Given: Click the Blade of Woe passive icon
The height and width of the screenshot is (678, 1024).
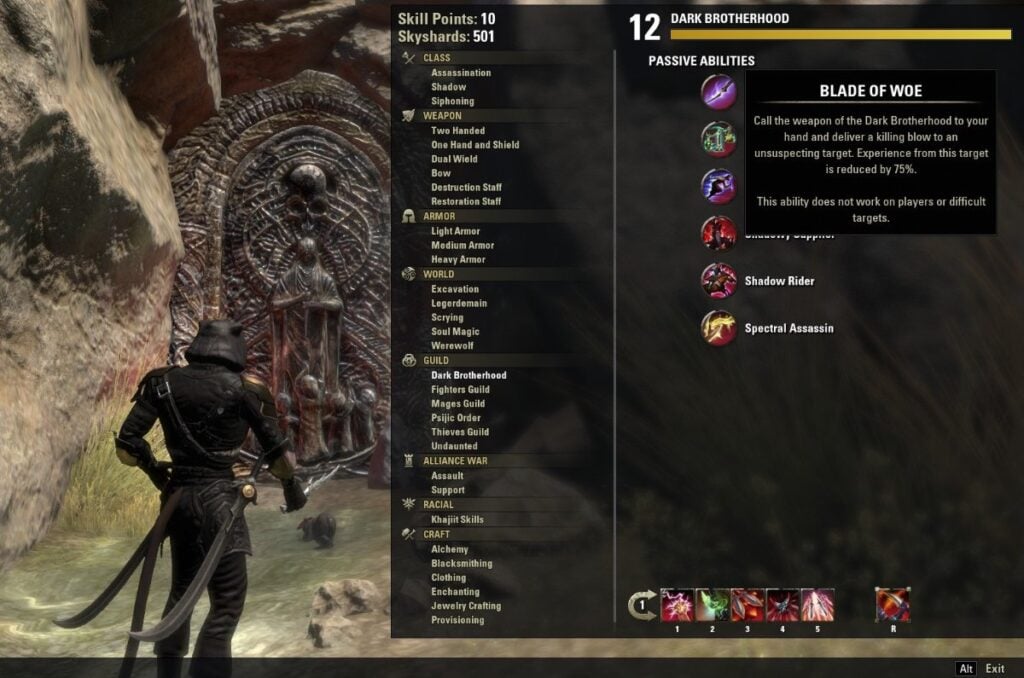Looking at the screenshot, I should pyautogui.click(x=719, y=92).
